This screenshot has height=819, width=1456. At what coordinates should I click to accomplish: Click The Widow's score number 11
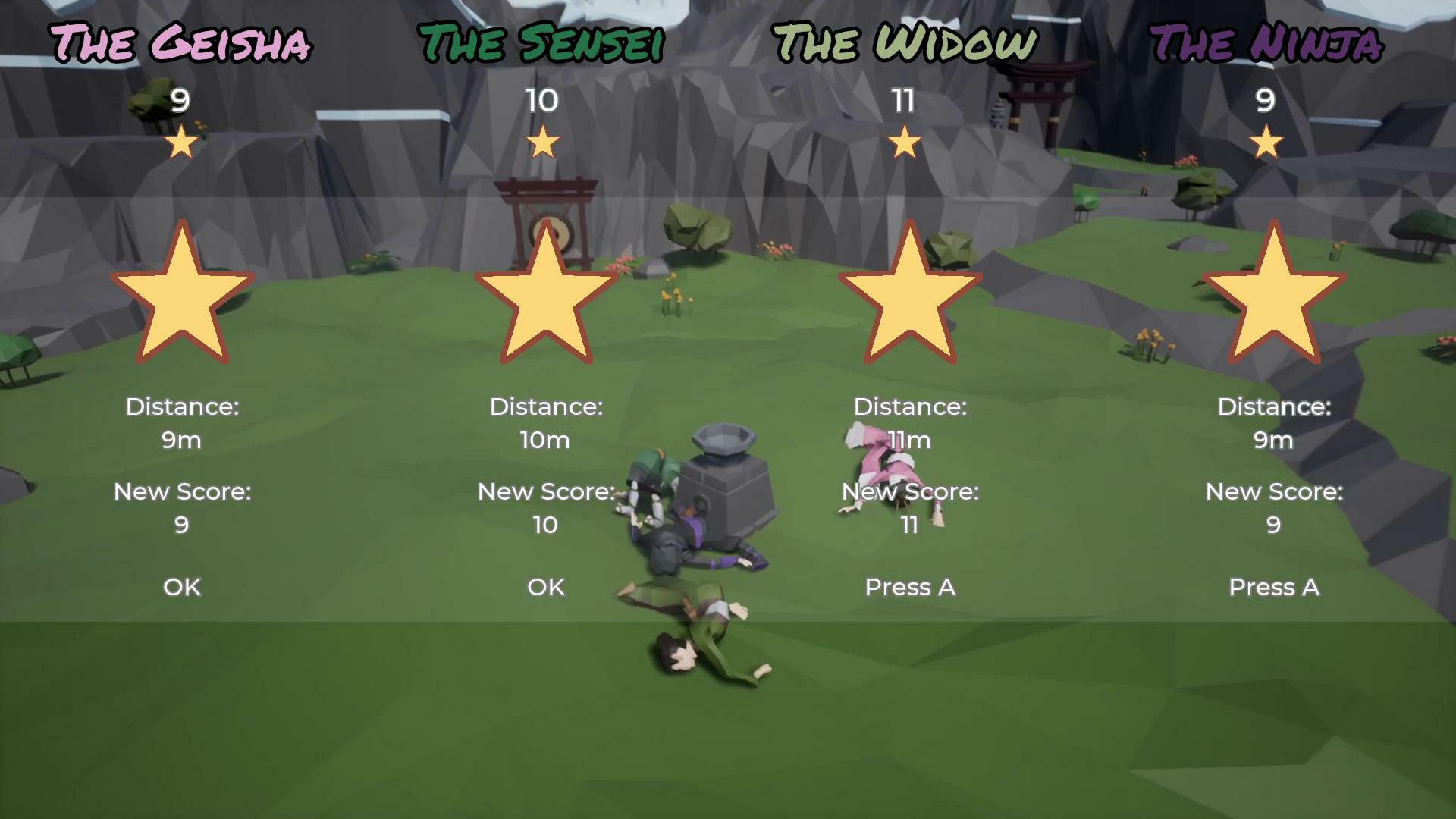(x=904, y=101)
